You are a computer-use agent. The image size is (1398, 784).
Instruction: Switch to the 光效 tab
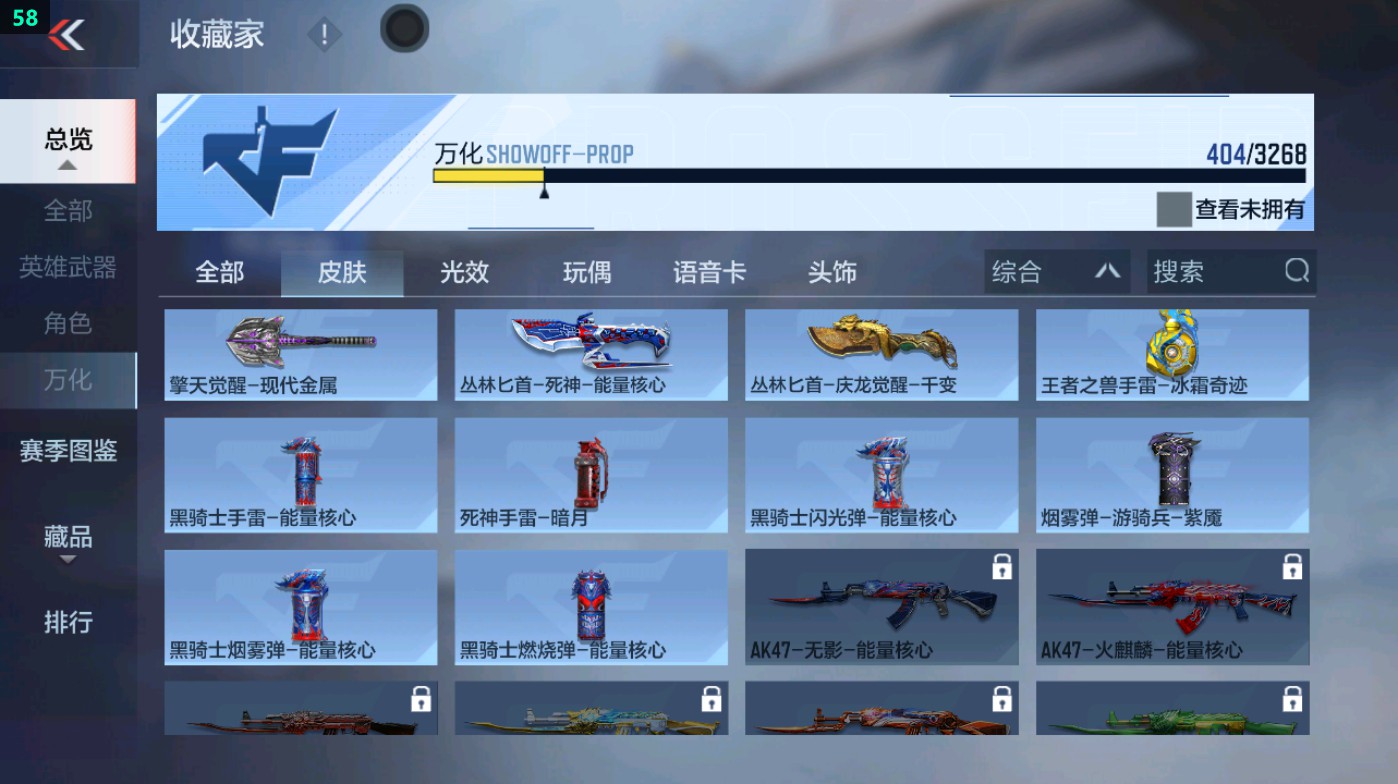click(x=462, y=271)
